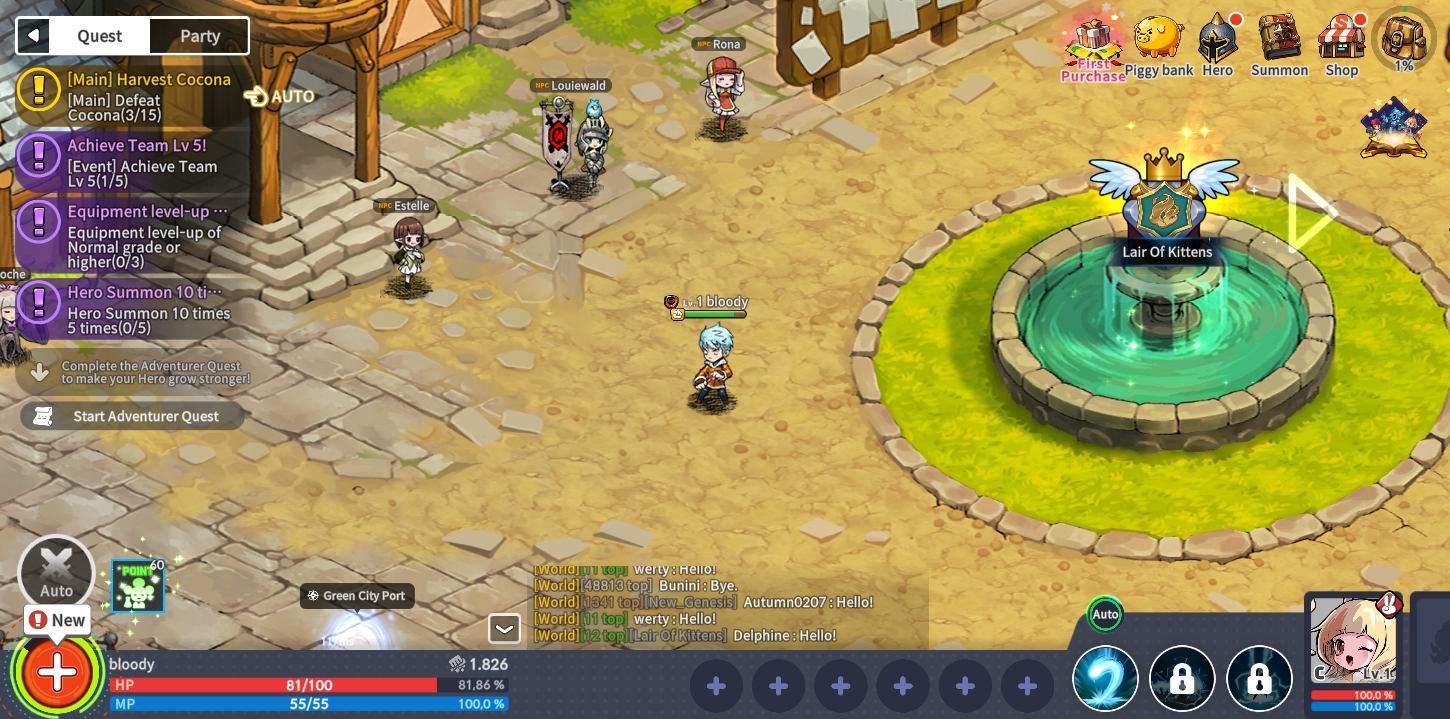1450x719 pixels.
Task: Open the red plus main menu button
Action: point(57,672)
